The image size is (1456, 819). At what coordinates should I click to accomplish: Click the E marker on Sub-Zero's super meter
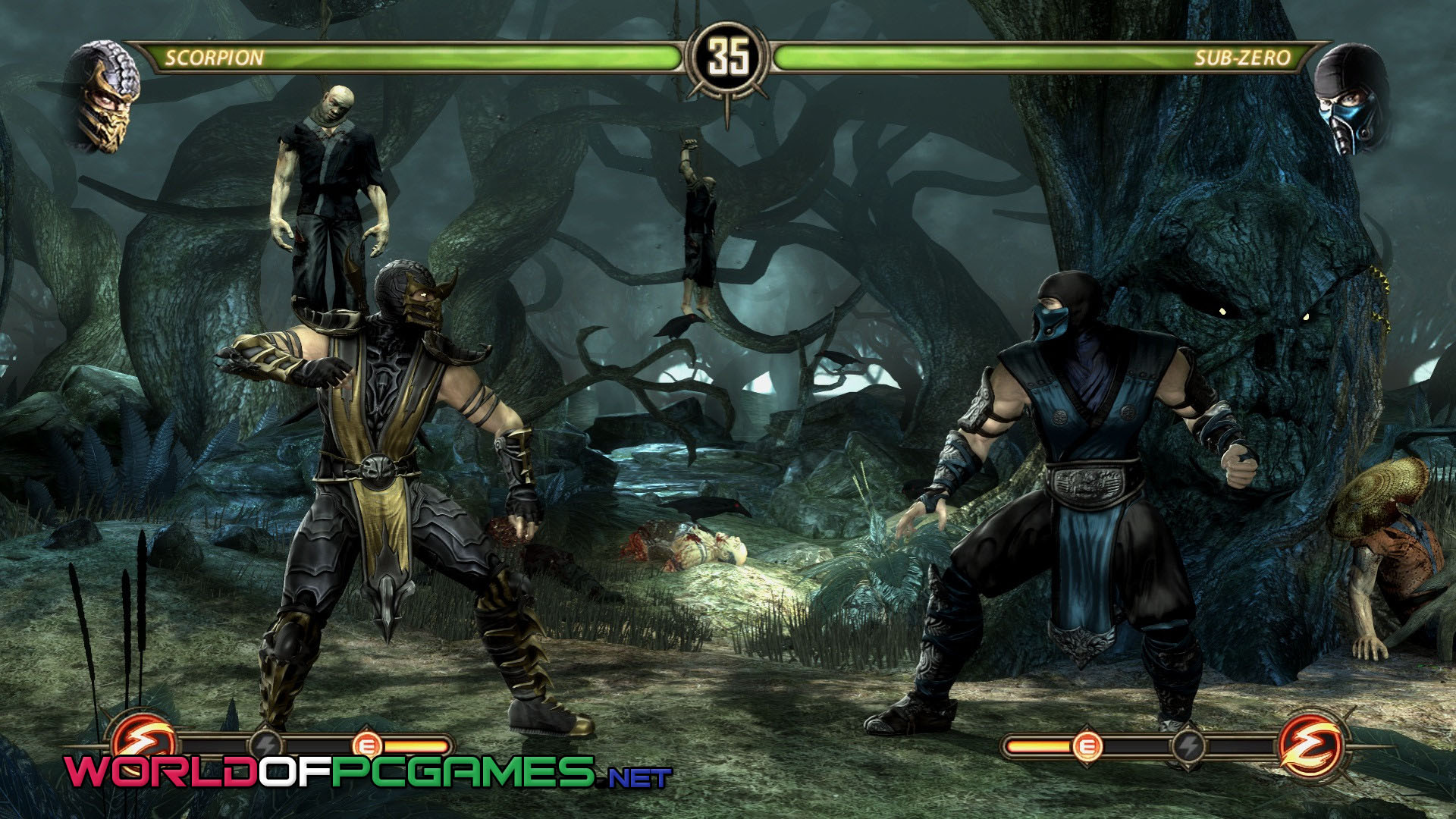[1087, 747]
